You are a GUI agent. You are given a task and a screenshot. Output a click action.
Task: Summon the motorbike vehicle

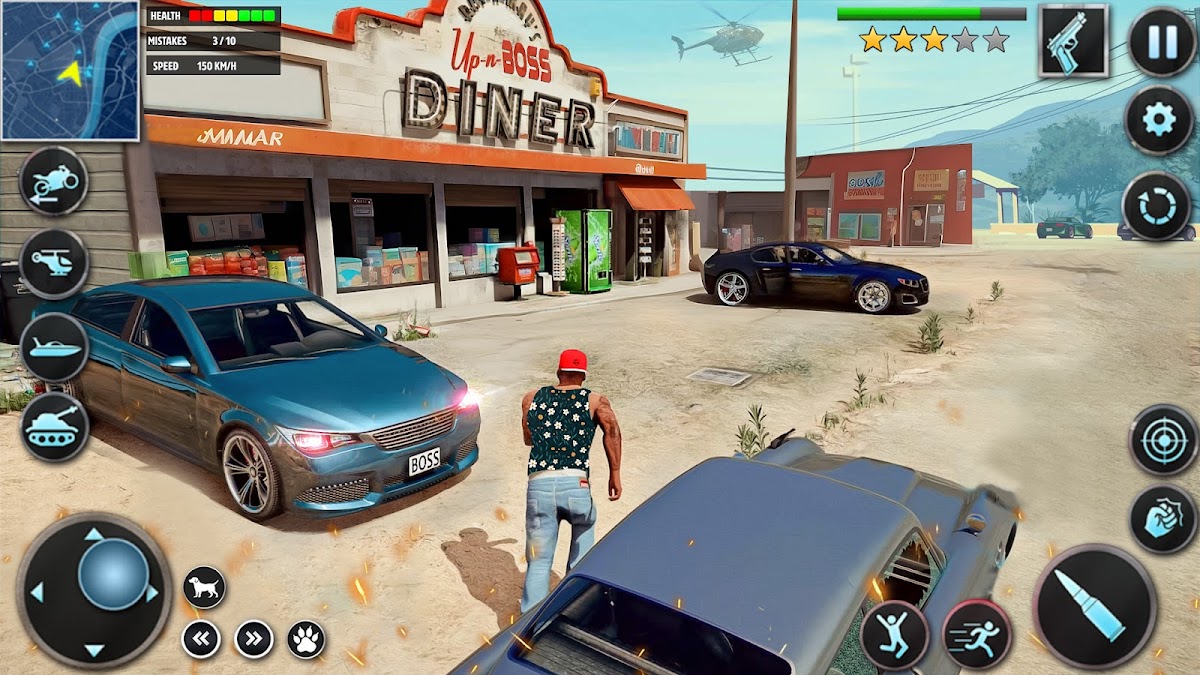coord(54,181)
